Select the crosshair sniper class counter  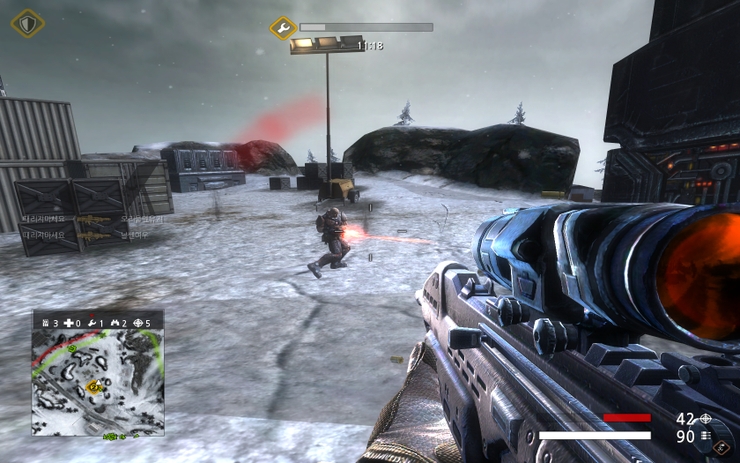click(x=141, y=322)
